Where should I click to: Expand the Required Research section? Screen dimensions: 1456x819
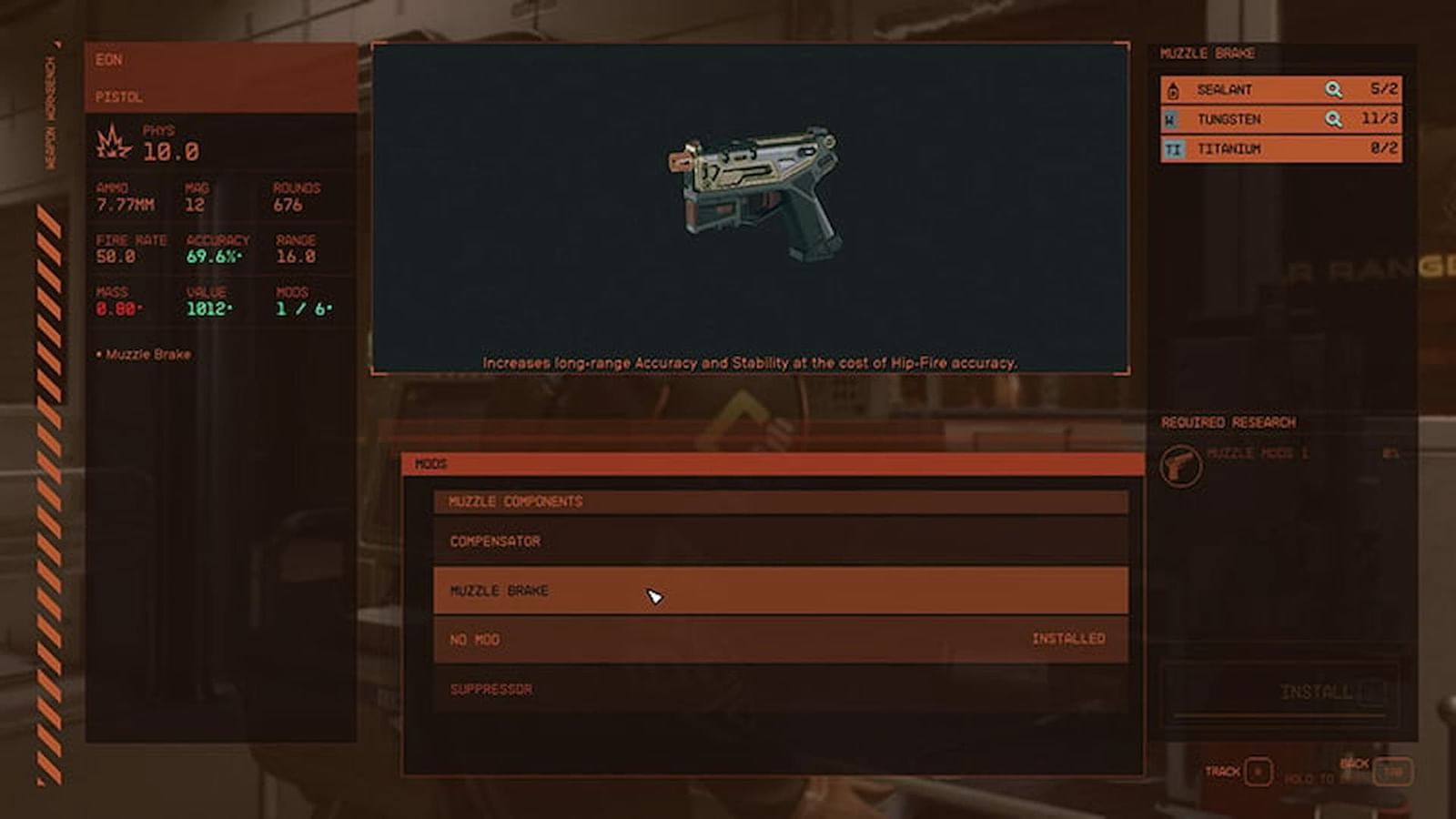(1228, 421)
